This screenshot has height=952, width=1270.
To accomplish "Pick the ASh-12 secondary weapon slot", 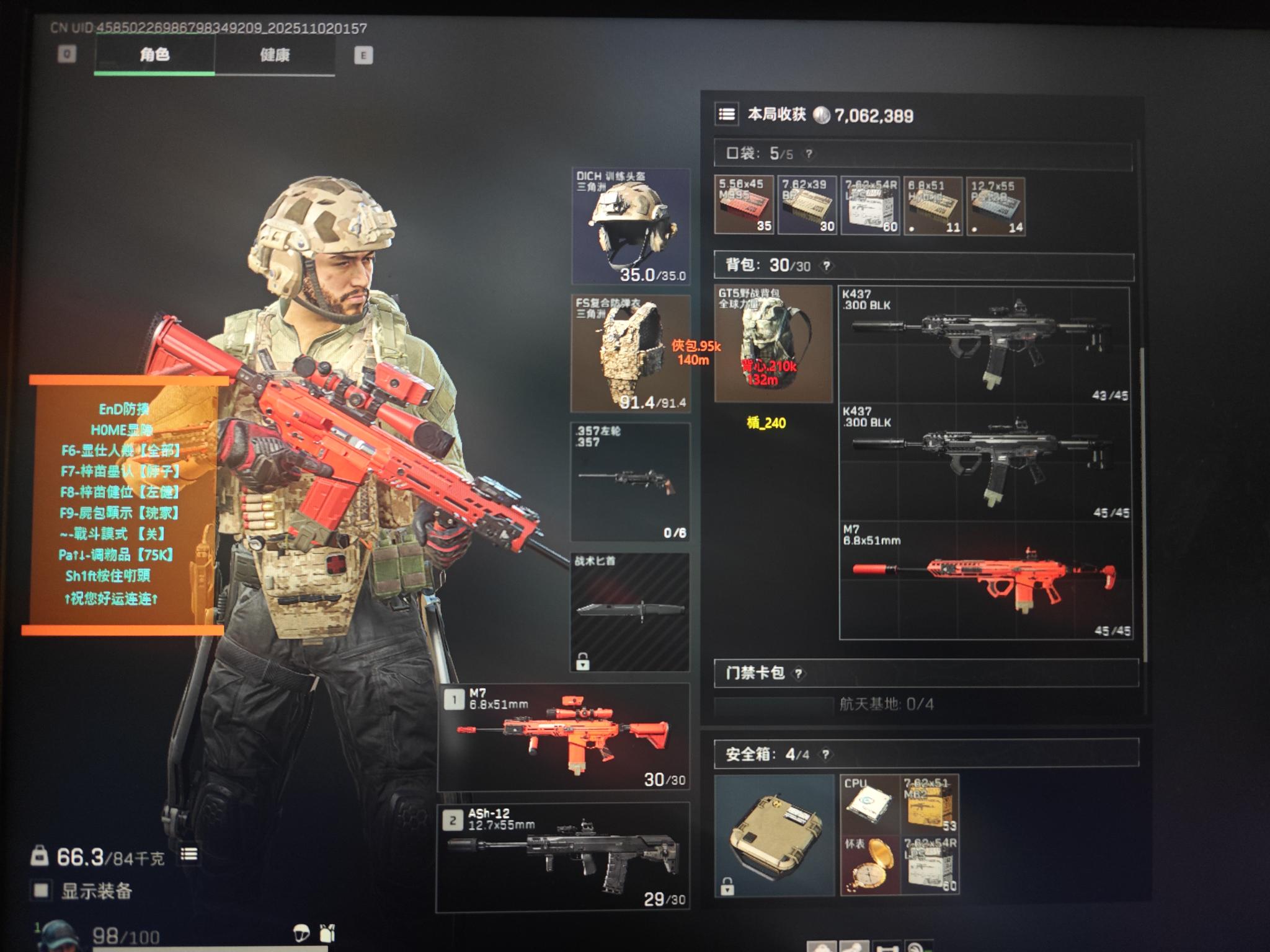I will 564,857.
